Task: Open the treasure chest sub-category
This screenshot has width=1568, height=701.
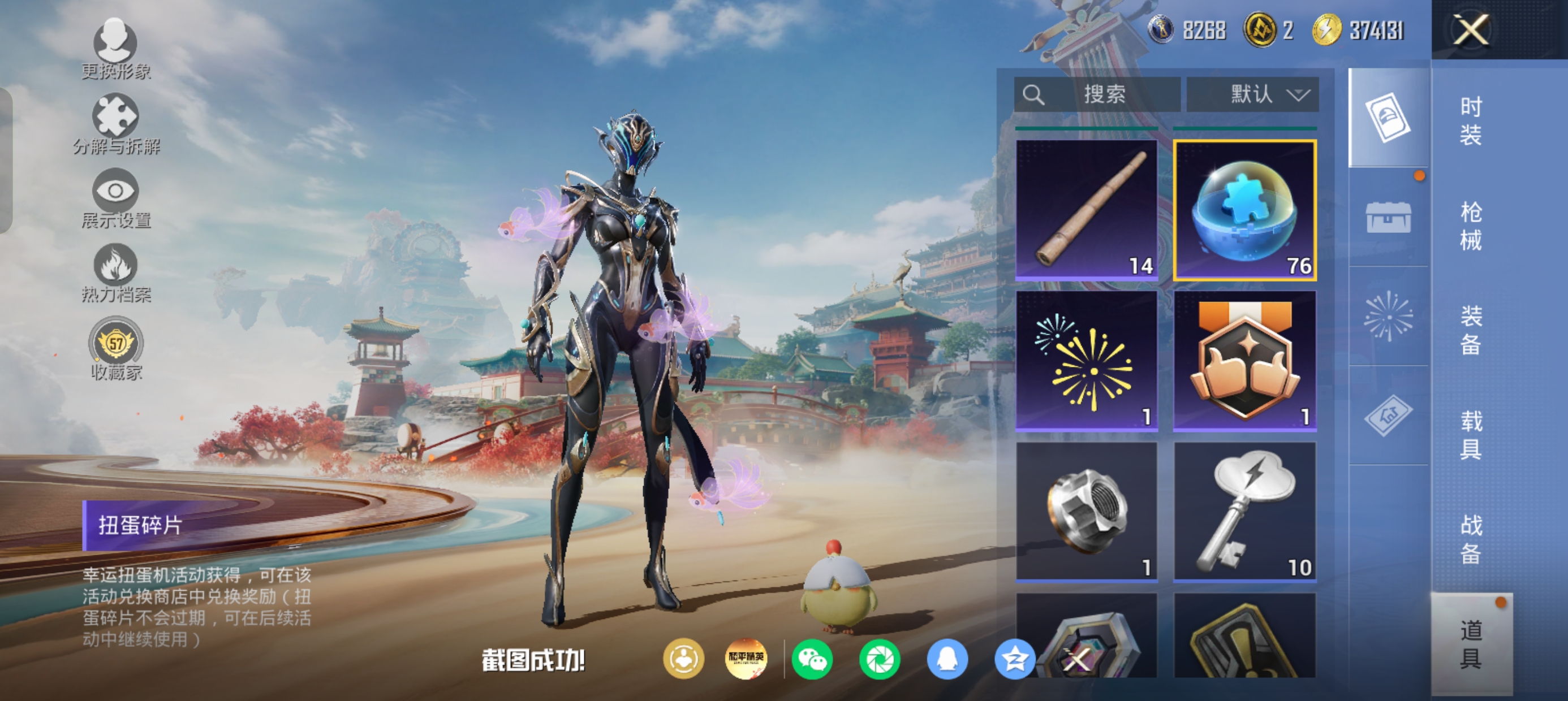Action: 1388,217
